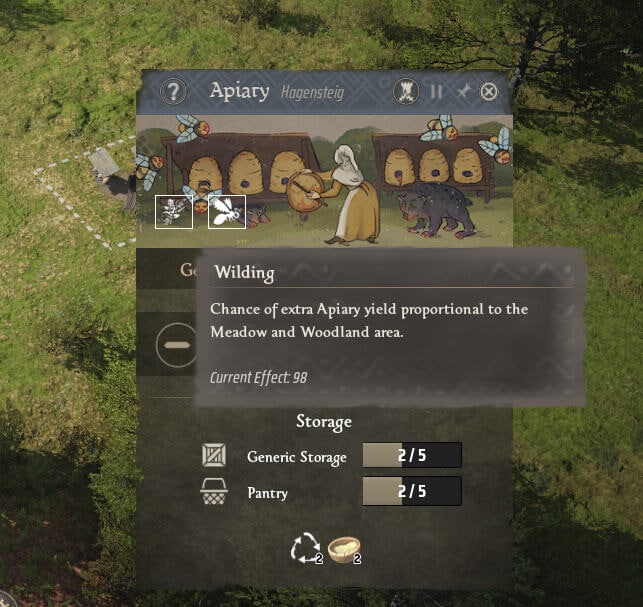643x607 pixels.
Task: Select the Wilding bee perk icon
Action: (227, 210)
